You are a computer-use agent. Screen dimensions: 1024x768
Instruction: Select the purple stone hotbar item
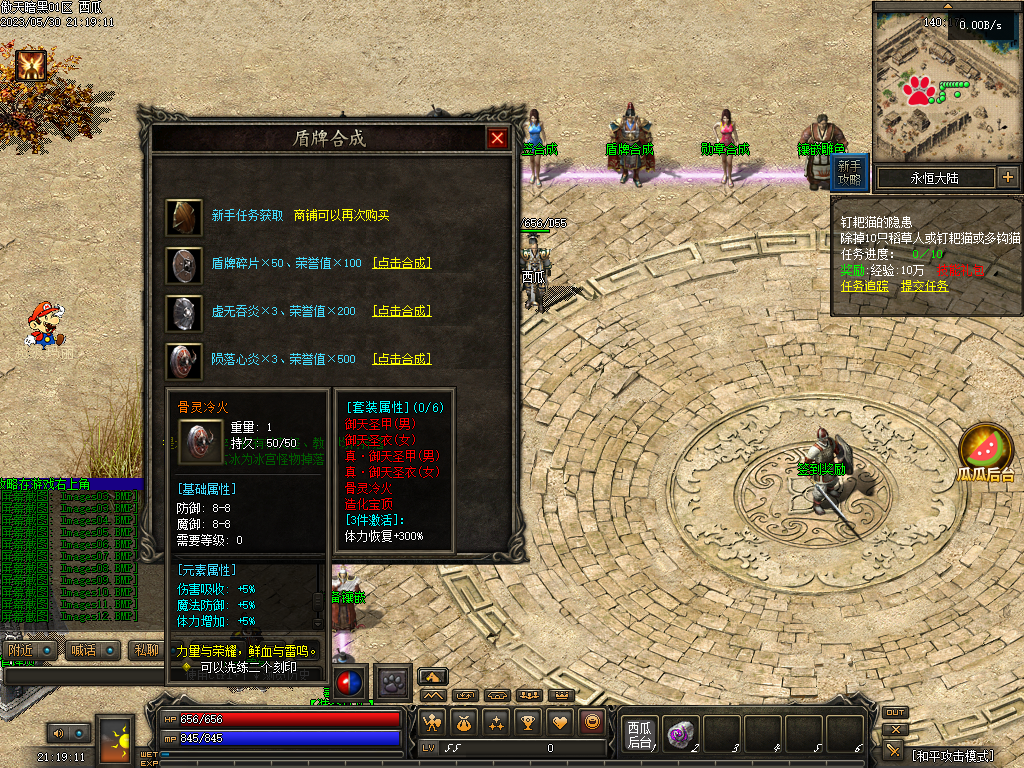680,735
